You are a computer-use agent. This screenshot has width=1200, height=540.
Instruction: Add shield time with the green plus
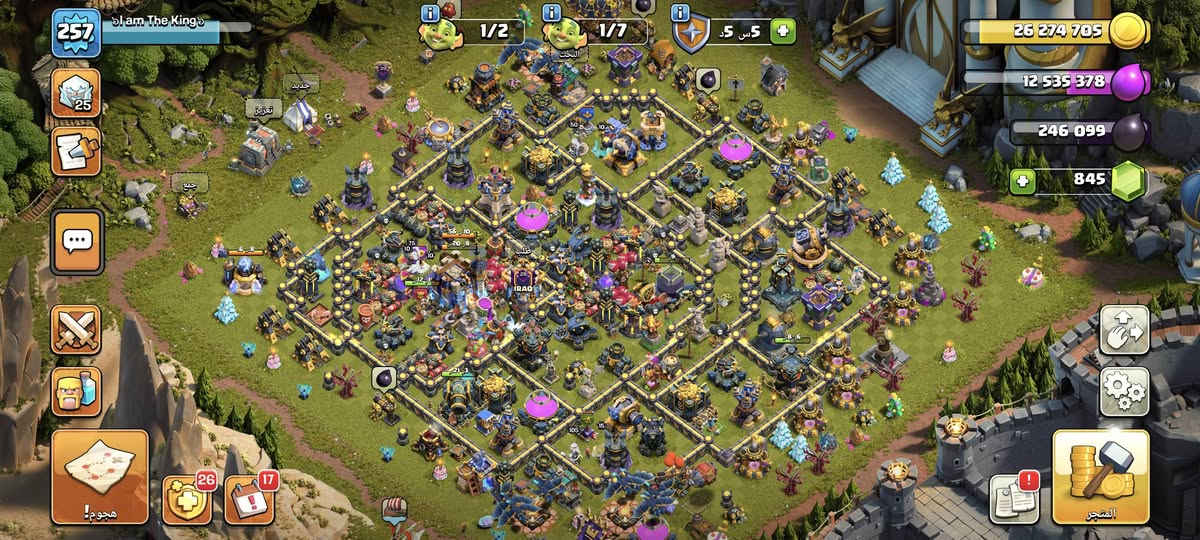coord(782,32)
